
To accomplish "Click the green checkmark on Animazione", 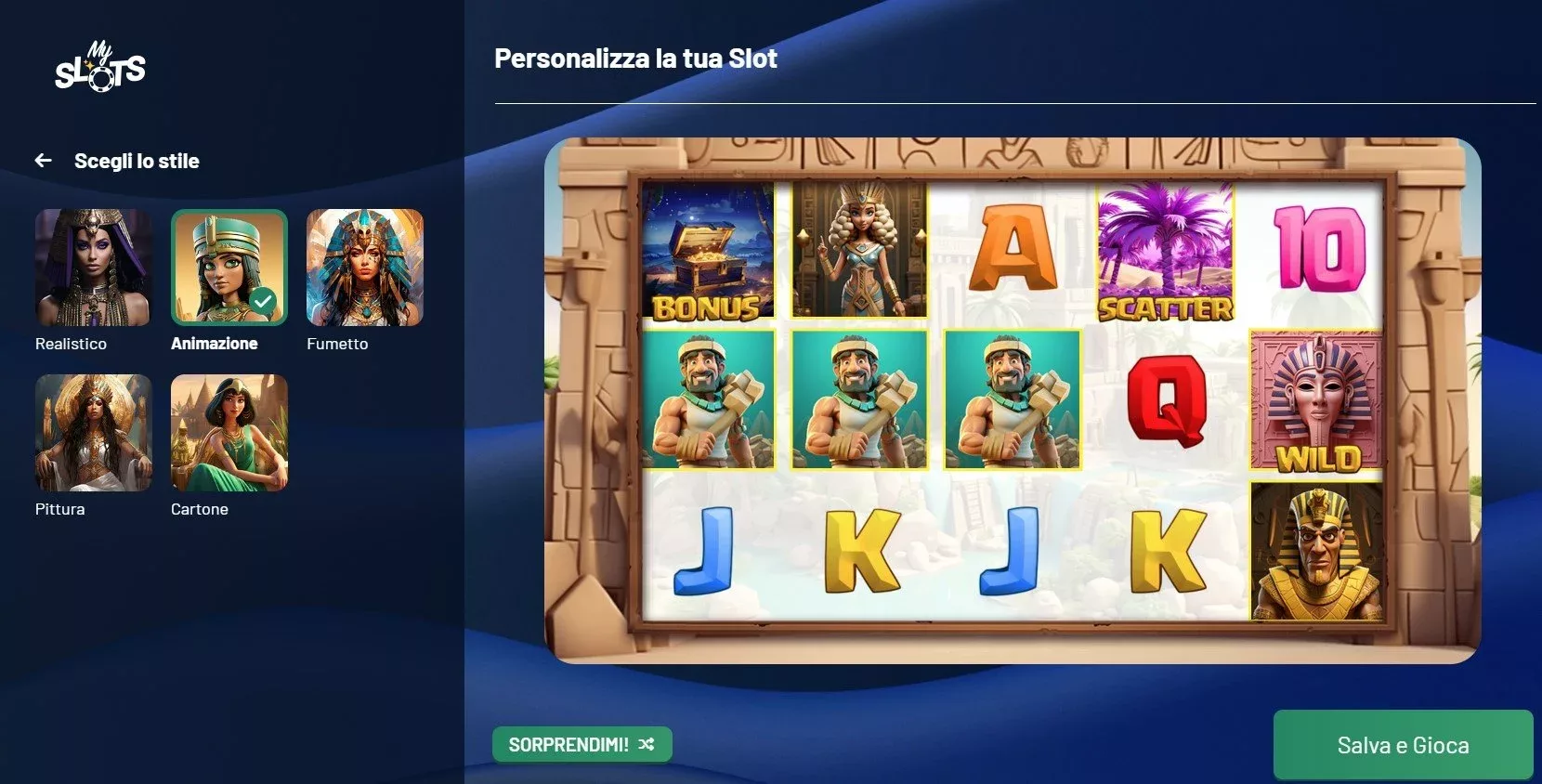I will 263,299.
